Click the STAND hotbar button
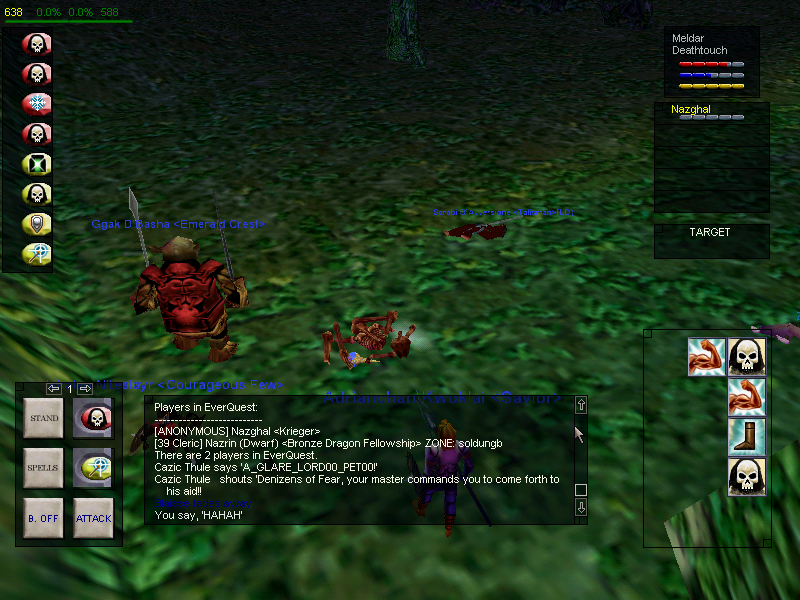The width and height of the screenshot is (800, 600). coord(44,418)
